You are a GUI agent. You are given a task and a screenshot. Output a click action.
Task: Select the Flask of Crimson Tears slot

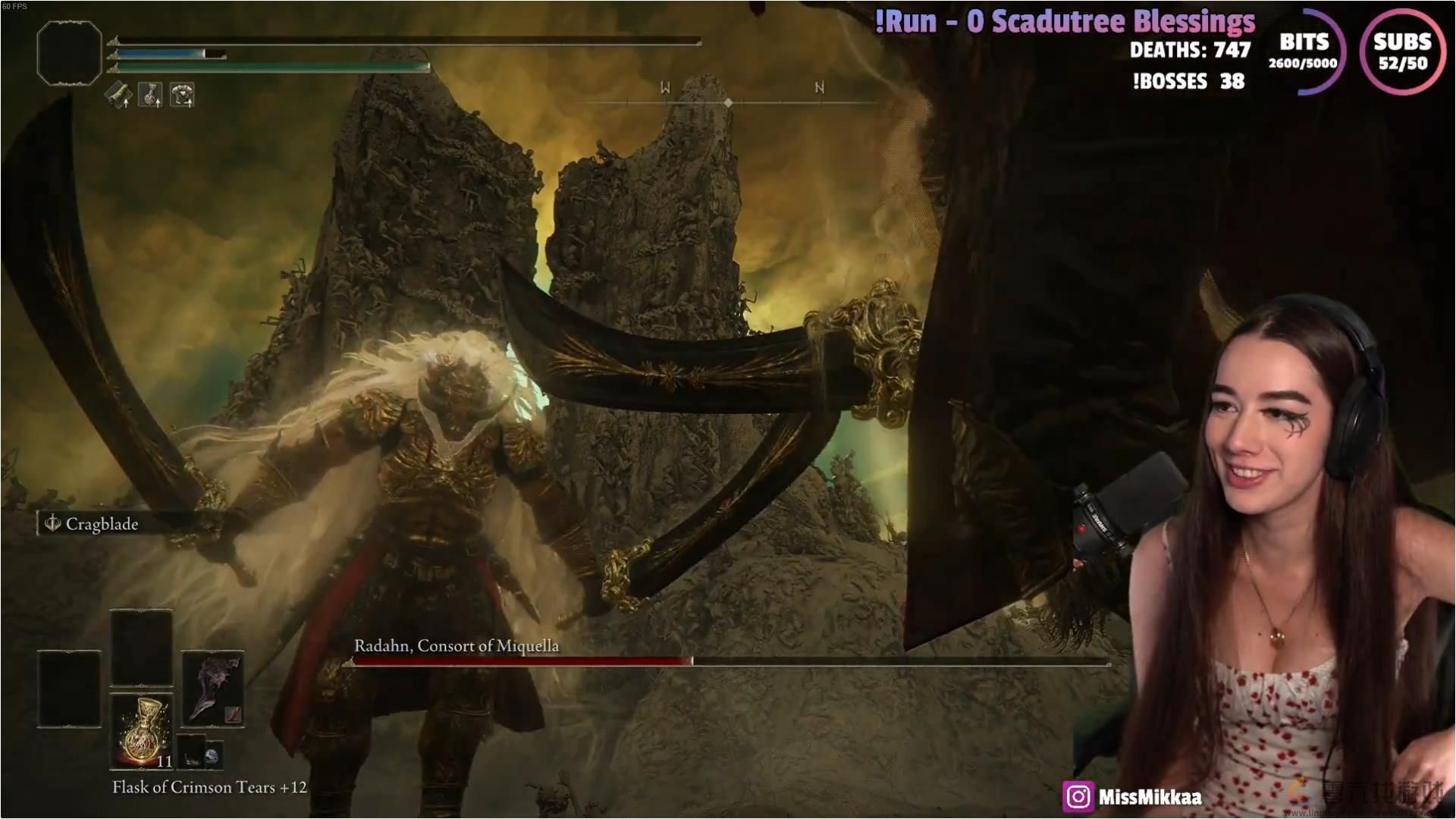pos(142,731)
